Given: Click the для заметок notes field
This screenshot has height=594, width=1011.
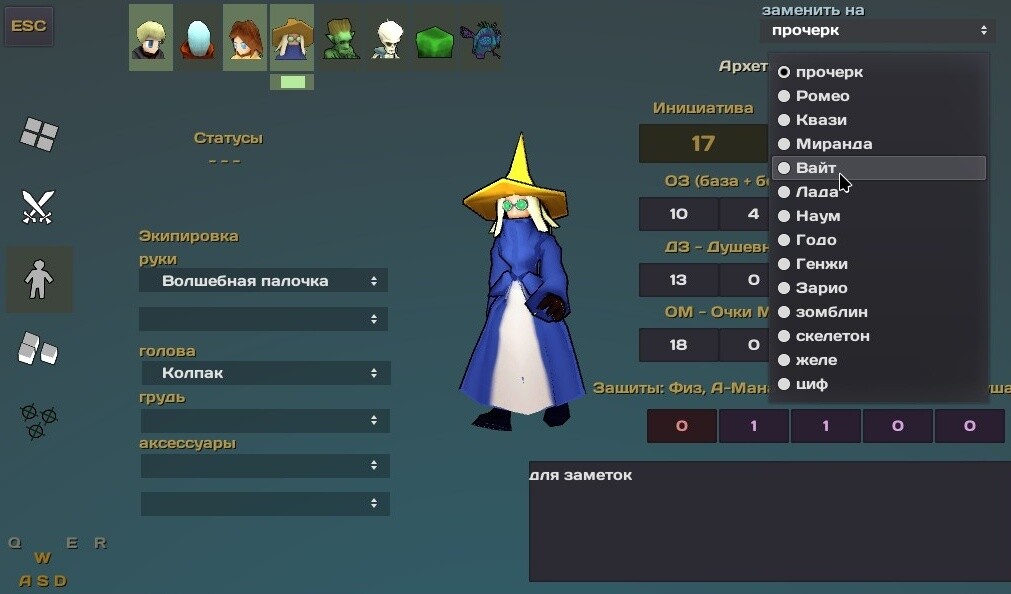Looking at the screenshot, I should click(769, 520).
